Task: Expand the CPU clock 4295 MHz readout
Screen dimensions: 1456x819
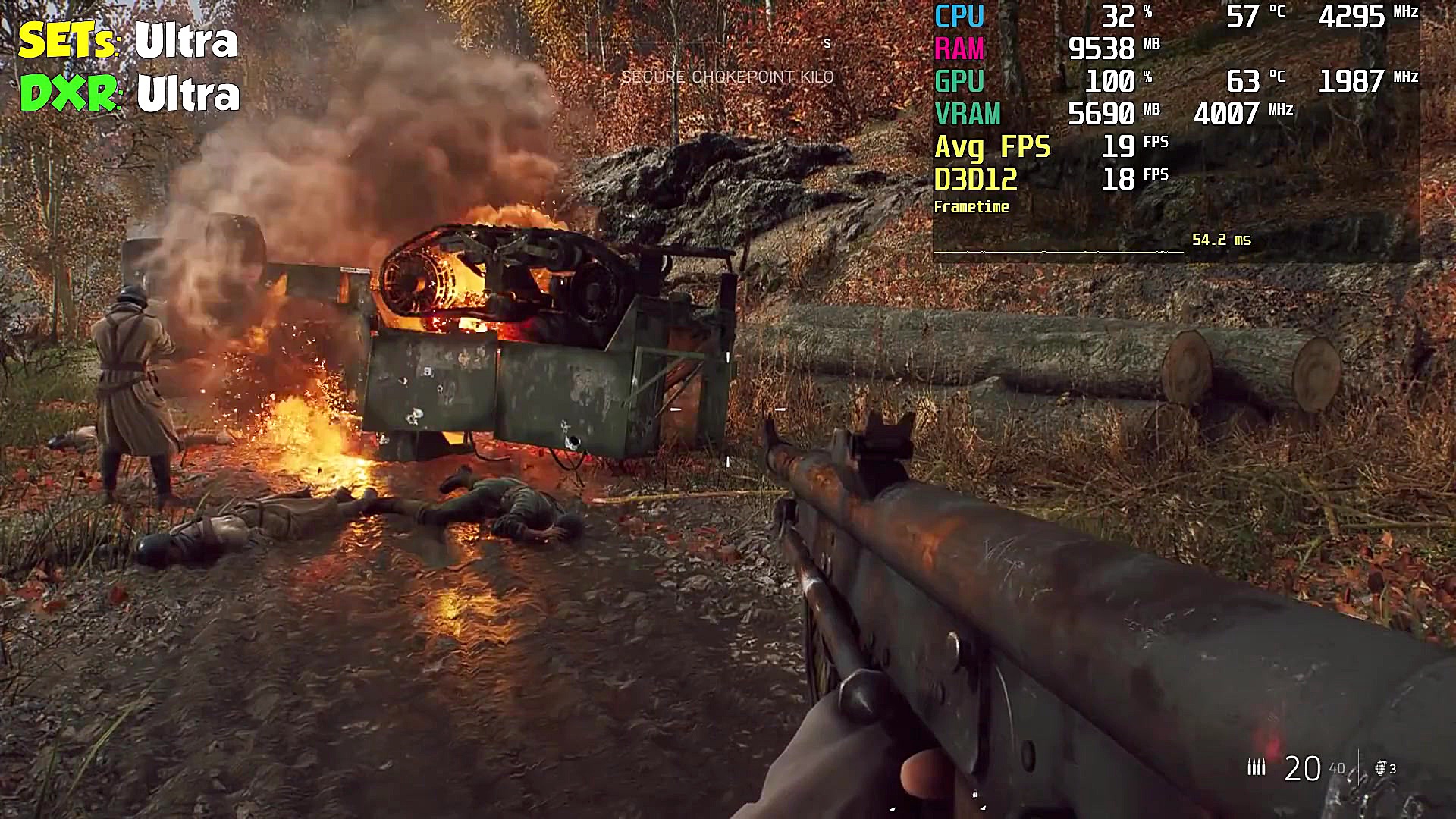Action: click(x=1357, y=13)
